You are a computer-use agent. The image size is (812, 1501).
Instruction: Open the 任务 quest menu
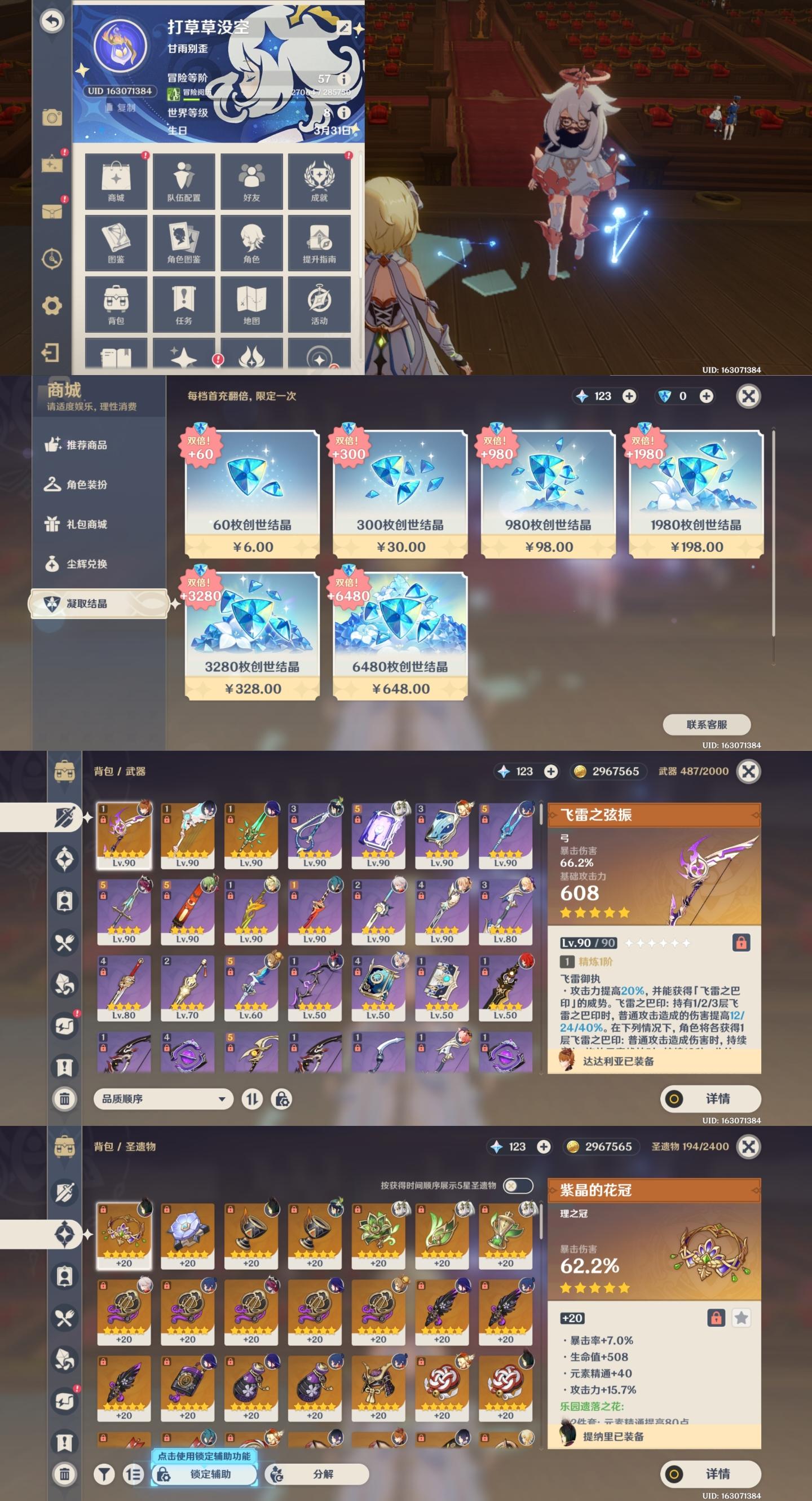point(183,304)
